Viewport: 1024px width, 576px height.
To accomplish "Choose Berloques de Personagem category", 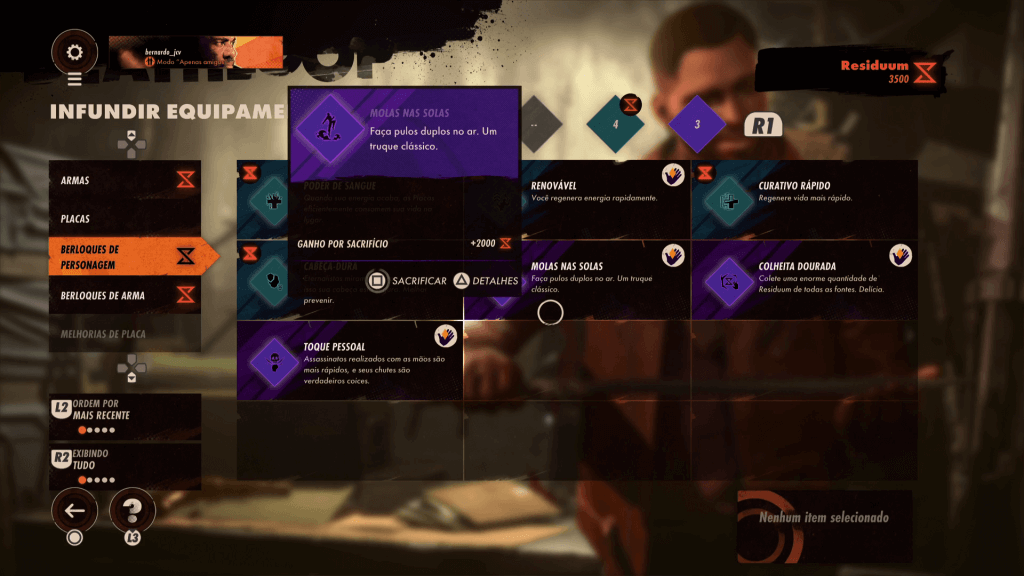I will [x=125, y=257].
